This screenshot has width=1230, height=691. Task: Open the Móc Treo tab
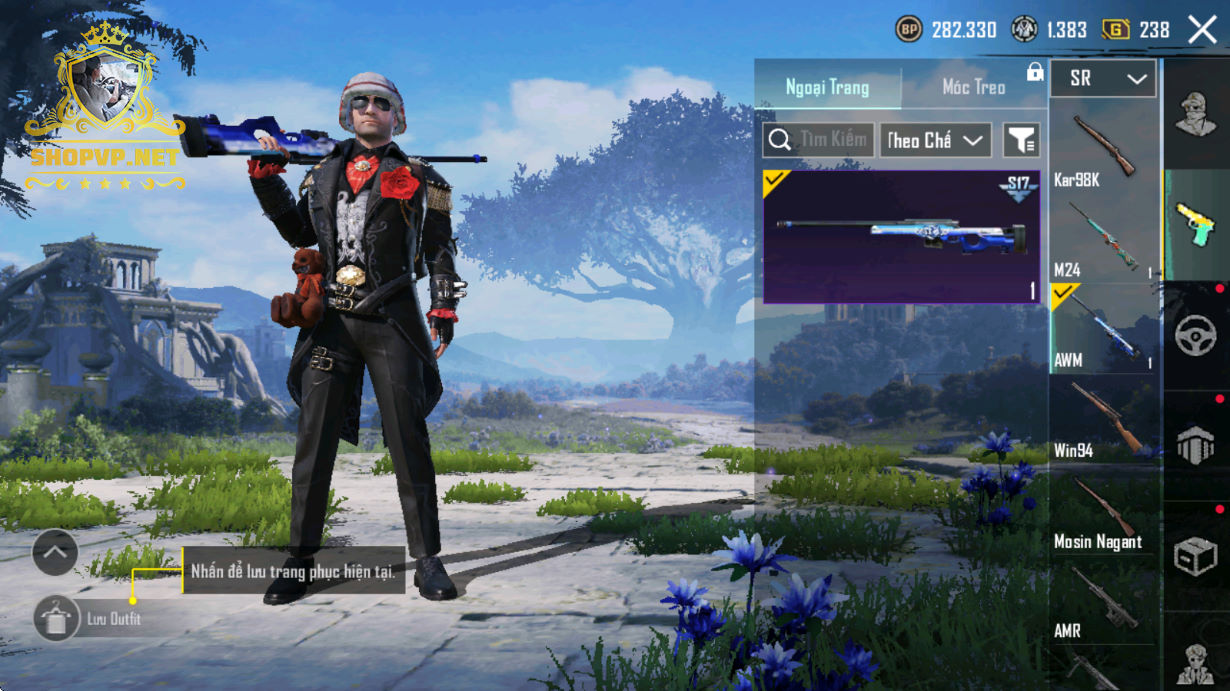(x=973, y=87)
